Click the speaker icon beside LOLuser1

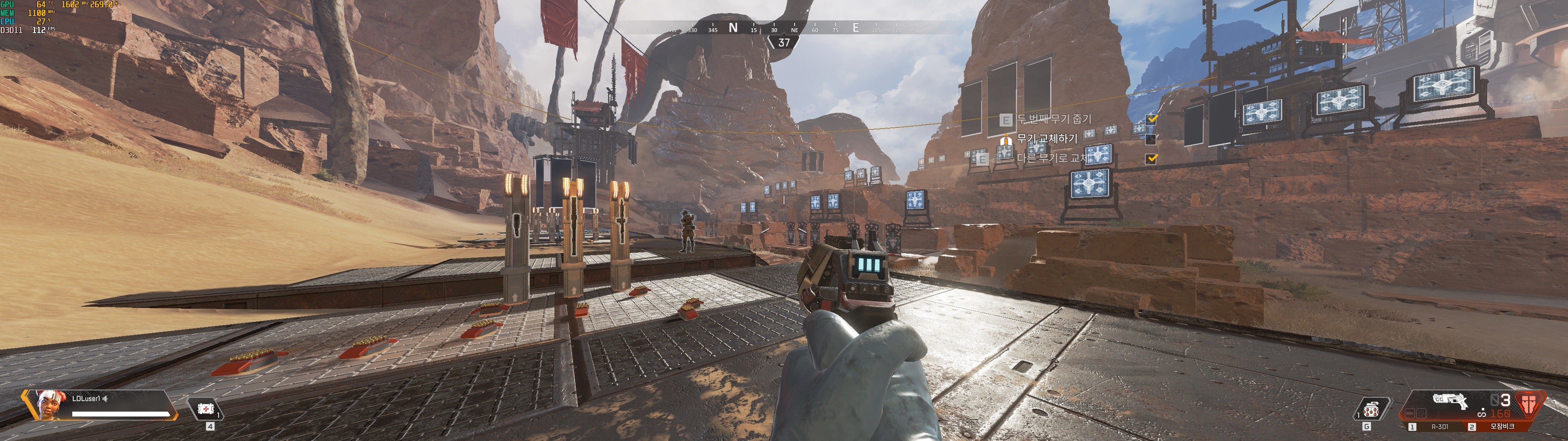[105, 399]
